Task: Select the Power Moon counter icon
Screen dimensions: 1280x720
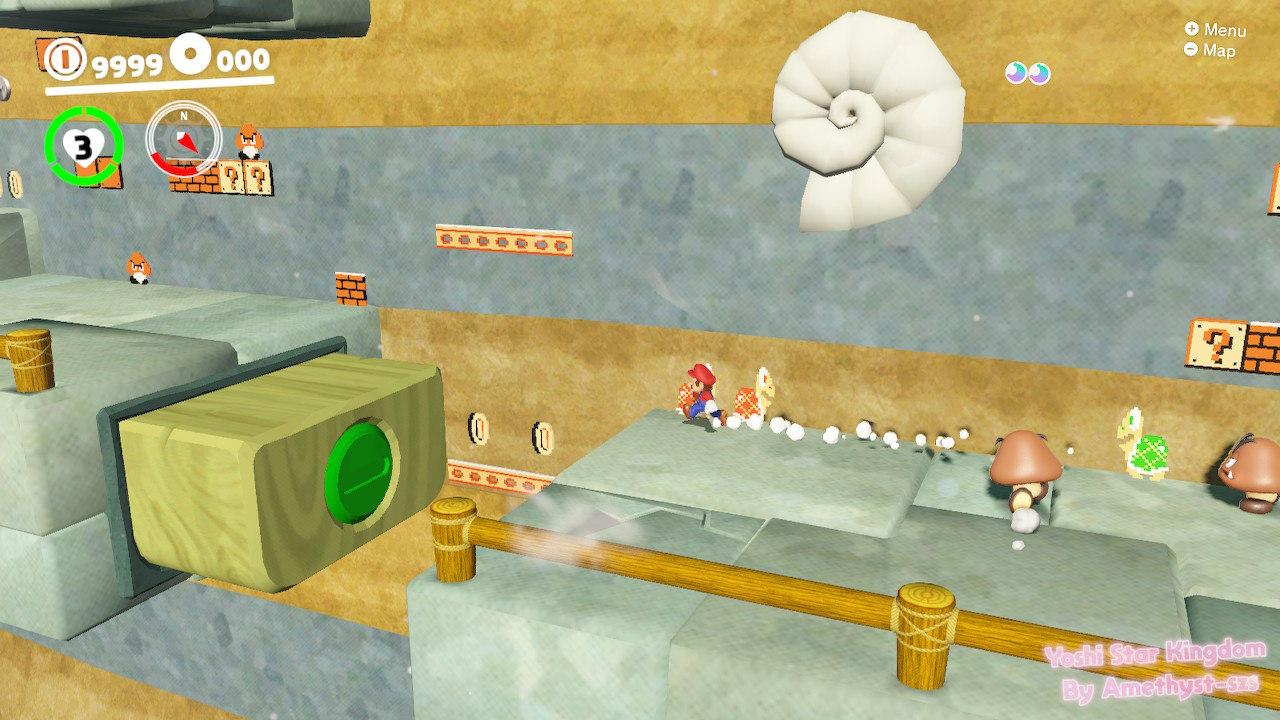Action: 190,51
